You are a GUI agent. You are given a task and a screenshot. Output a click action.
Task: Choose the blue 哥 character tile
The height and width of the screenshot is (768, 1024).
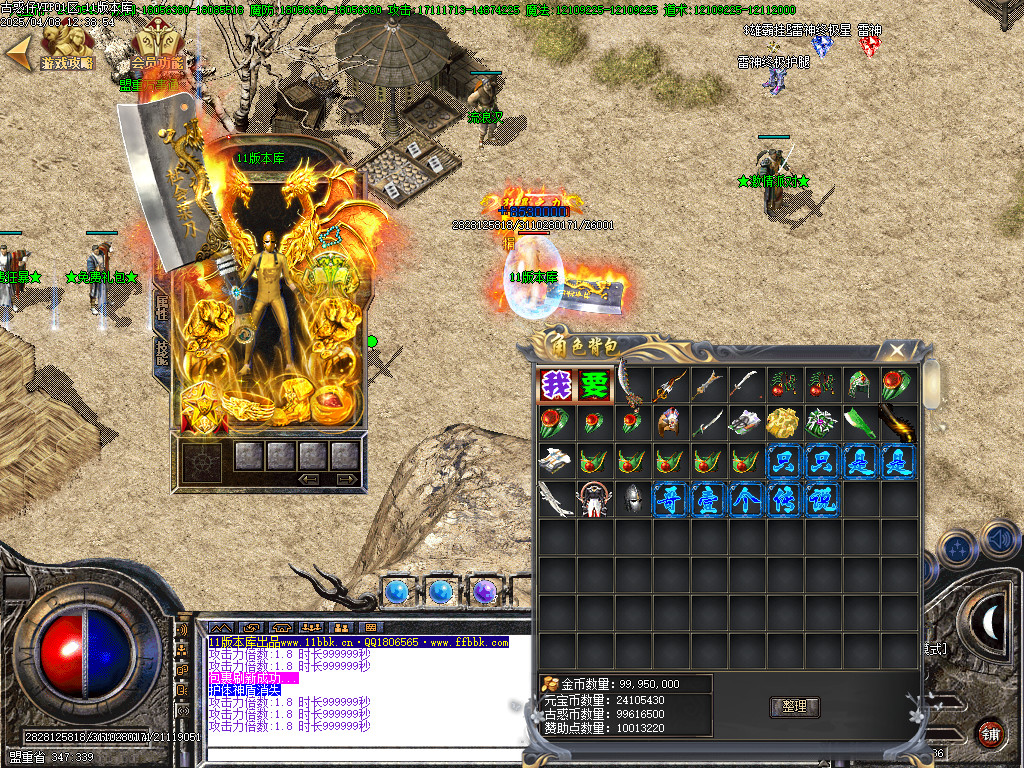pyautogui.click(x=669, y=499)
